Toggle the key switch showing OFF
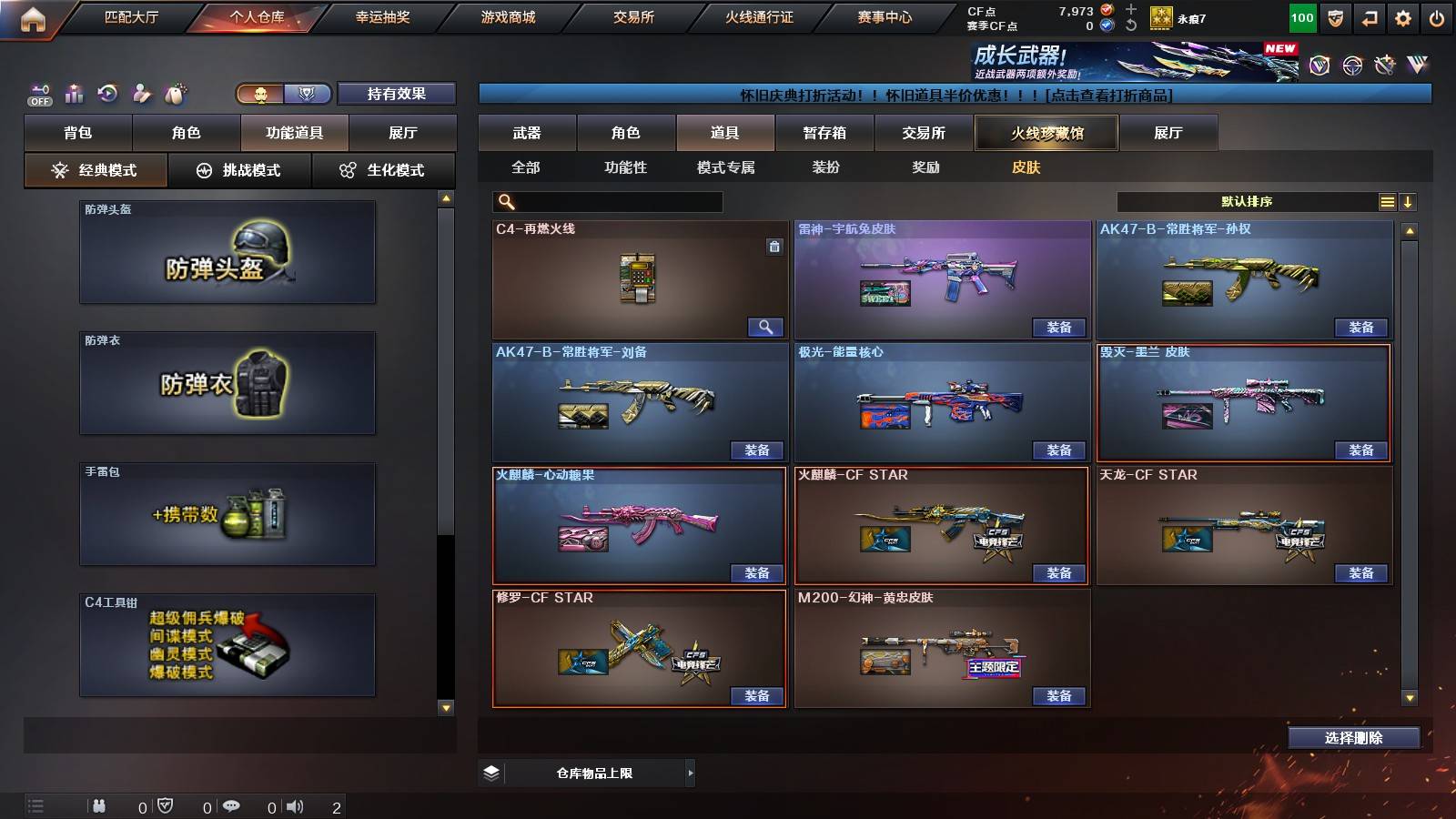Screen dimensions: 1456x819 [38, 93]
